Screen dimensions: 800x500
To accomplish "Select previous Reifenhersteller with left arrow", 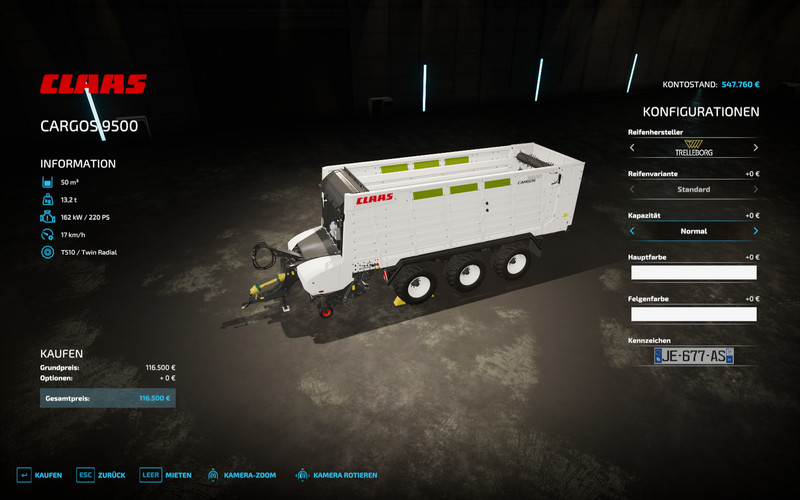I will (x=631, y=148).
